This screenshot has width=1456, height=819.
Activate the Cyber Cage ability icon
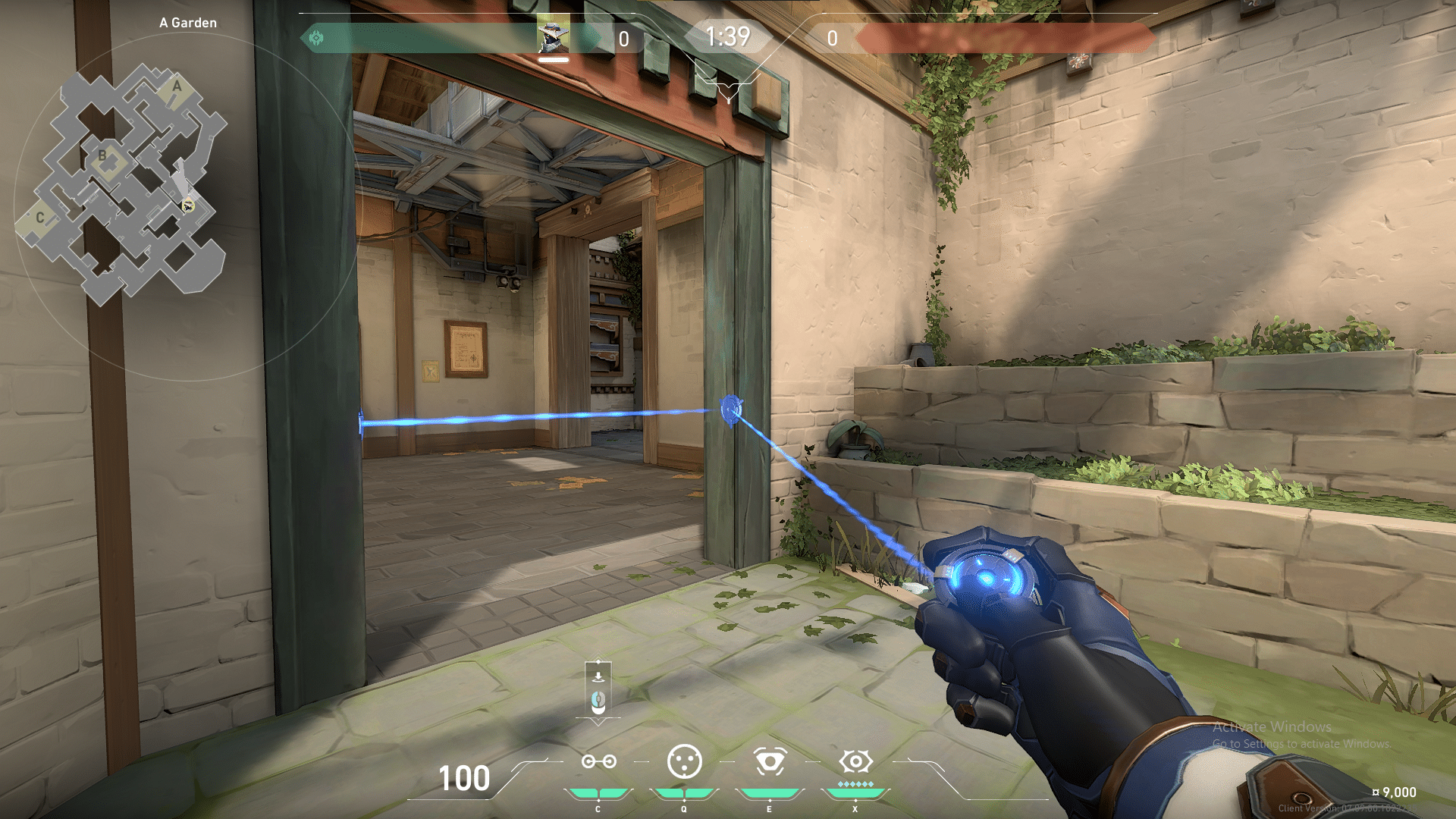click(684, 762)
